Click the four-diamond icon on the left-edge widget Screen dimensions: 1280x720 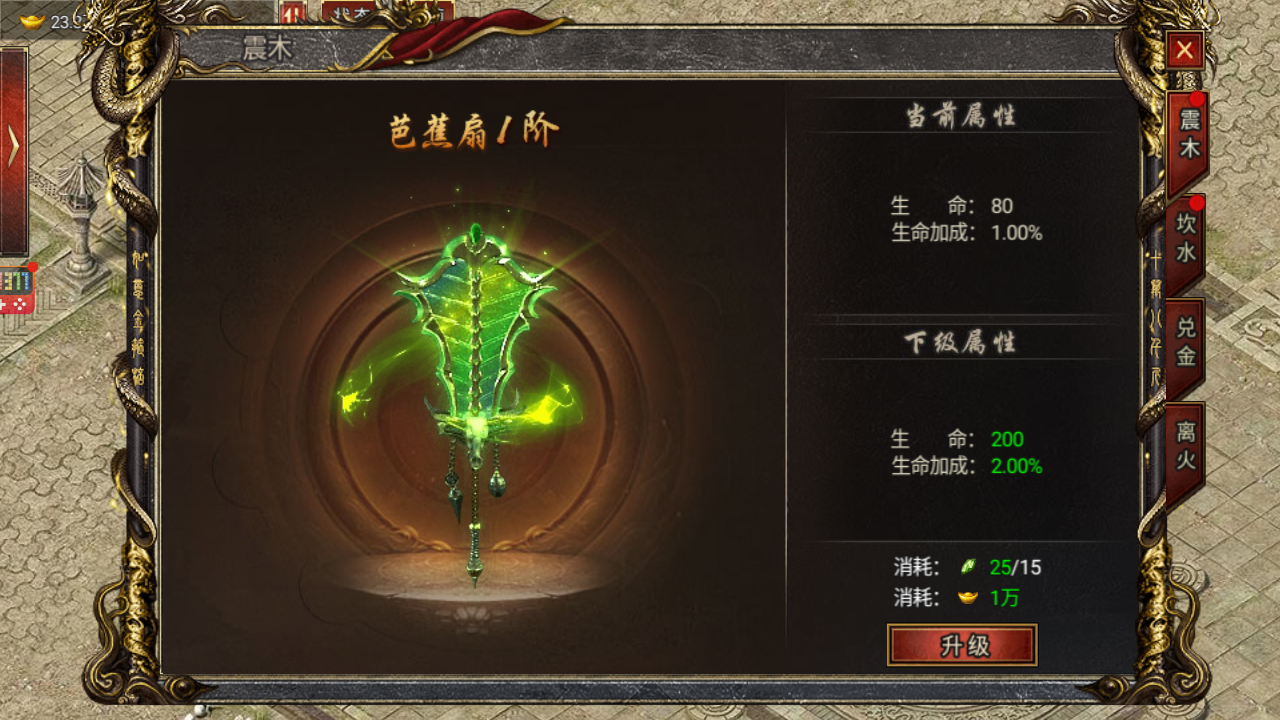click(21, 303)
